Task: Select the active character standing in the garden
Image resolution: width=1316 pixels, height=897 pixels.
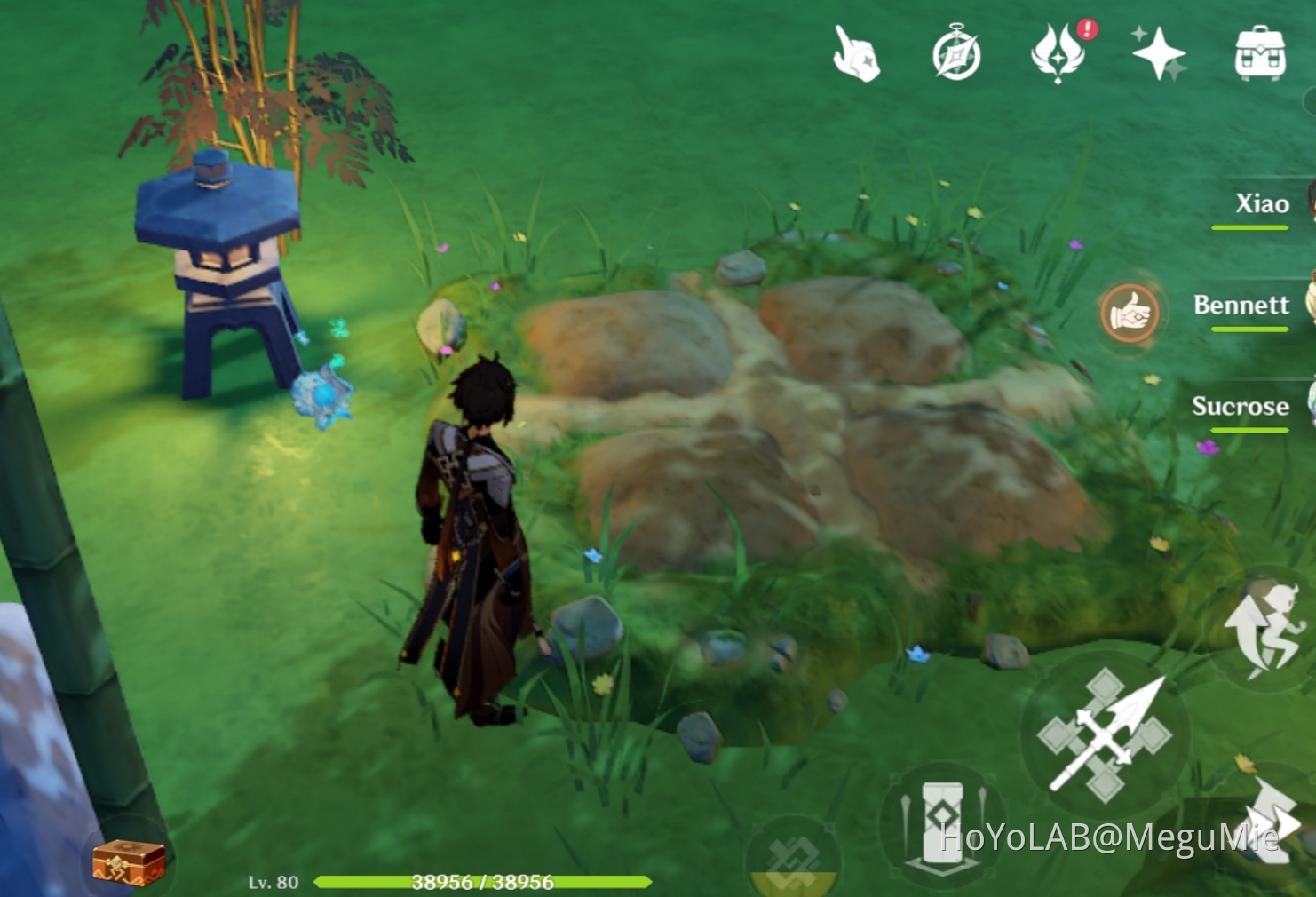Action: click(480, 533)
